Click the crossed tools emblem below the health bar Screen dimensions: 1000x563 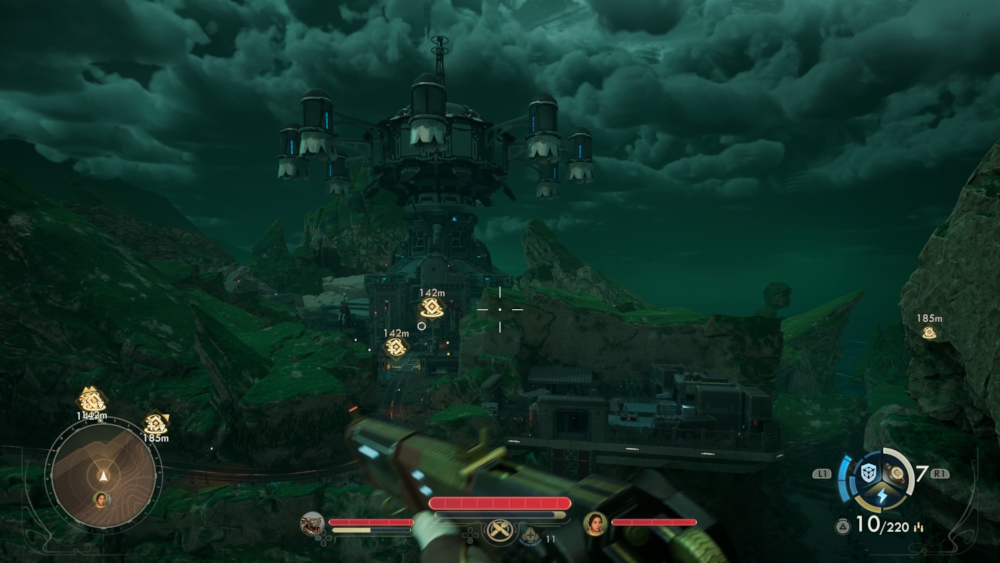coord(499,531)
